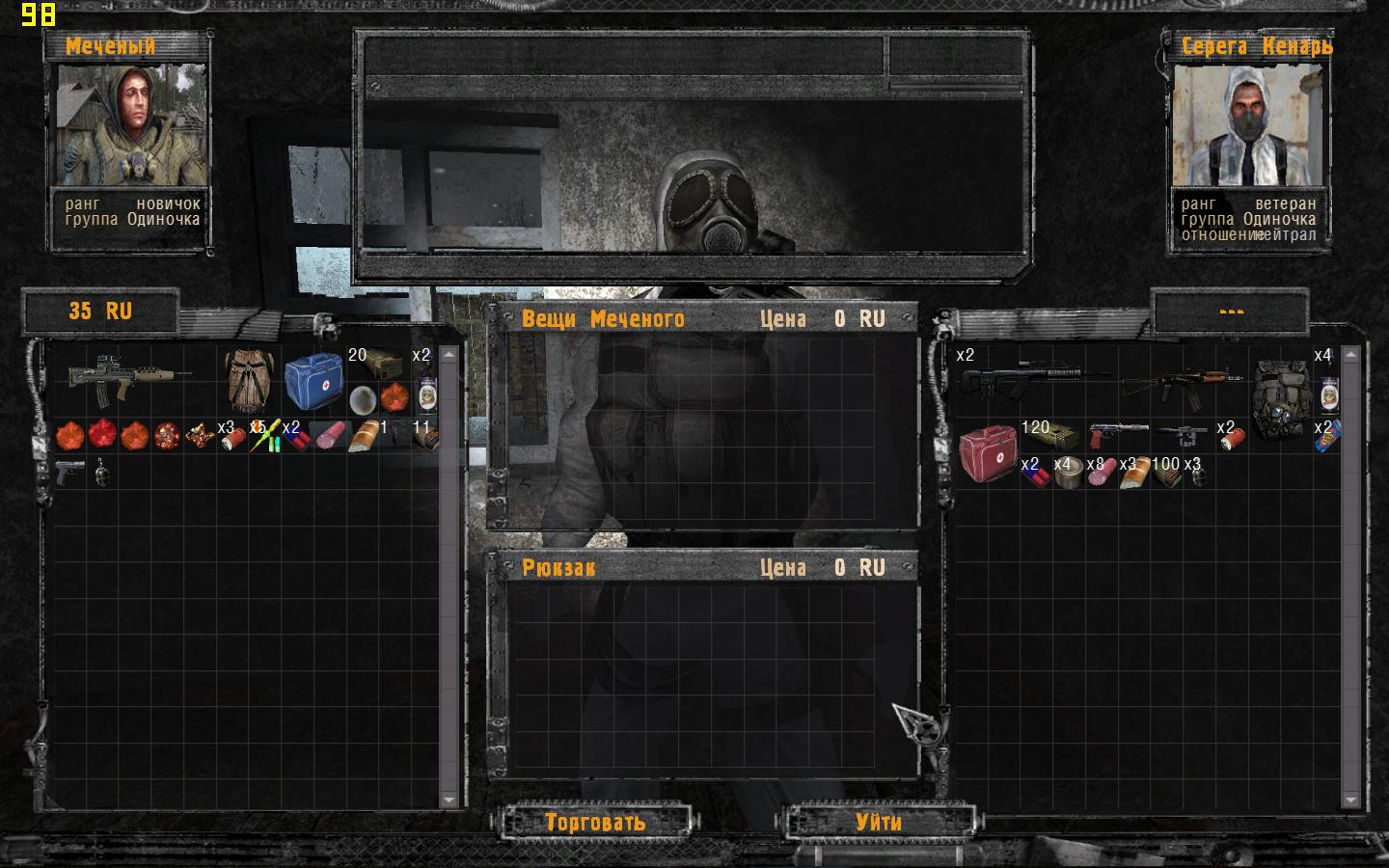
Task: Choose the blue army medkit
Action: 313,379
